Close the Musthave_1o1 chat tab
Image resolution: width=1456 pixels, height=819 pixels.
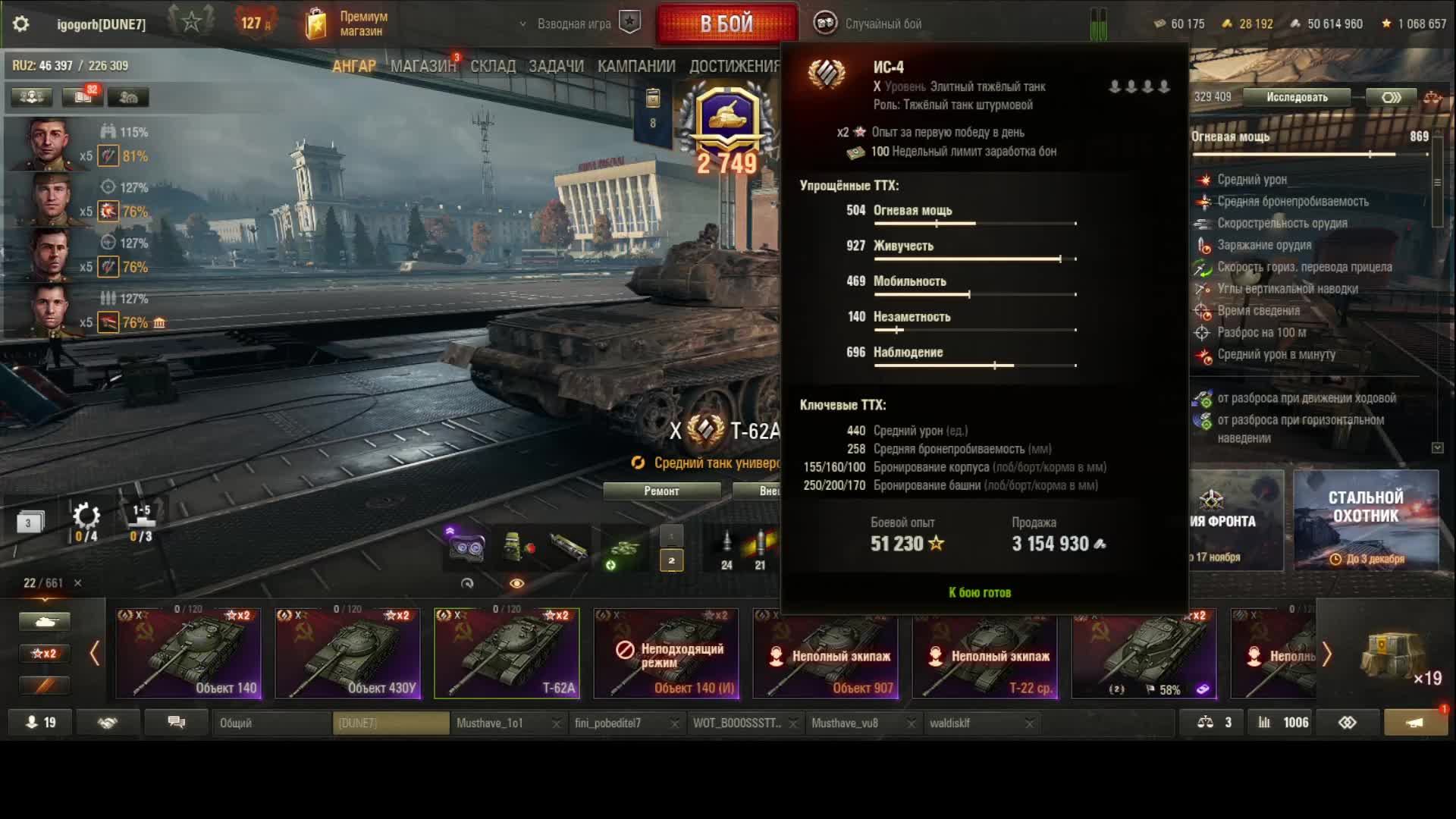556,723
